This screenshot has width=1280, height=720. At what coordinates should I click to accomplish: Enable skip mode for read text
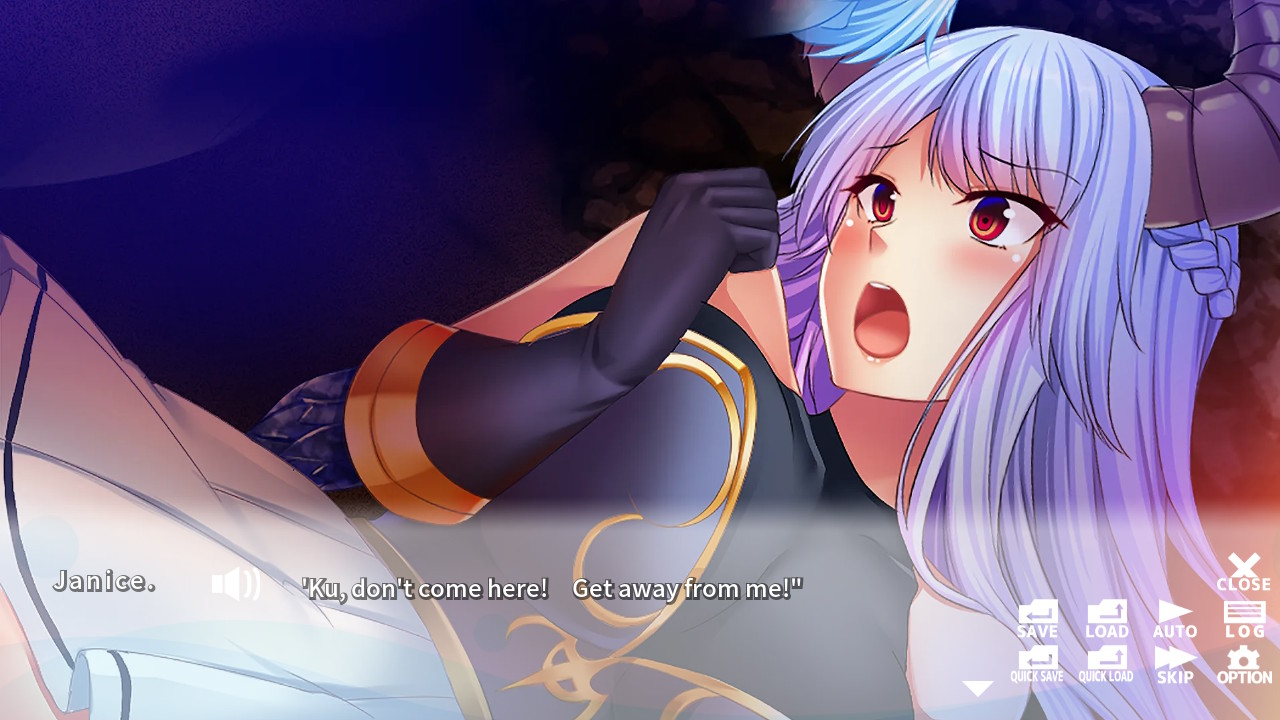[1175, 665]
